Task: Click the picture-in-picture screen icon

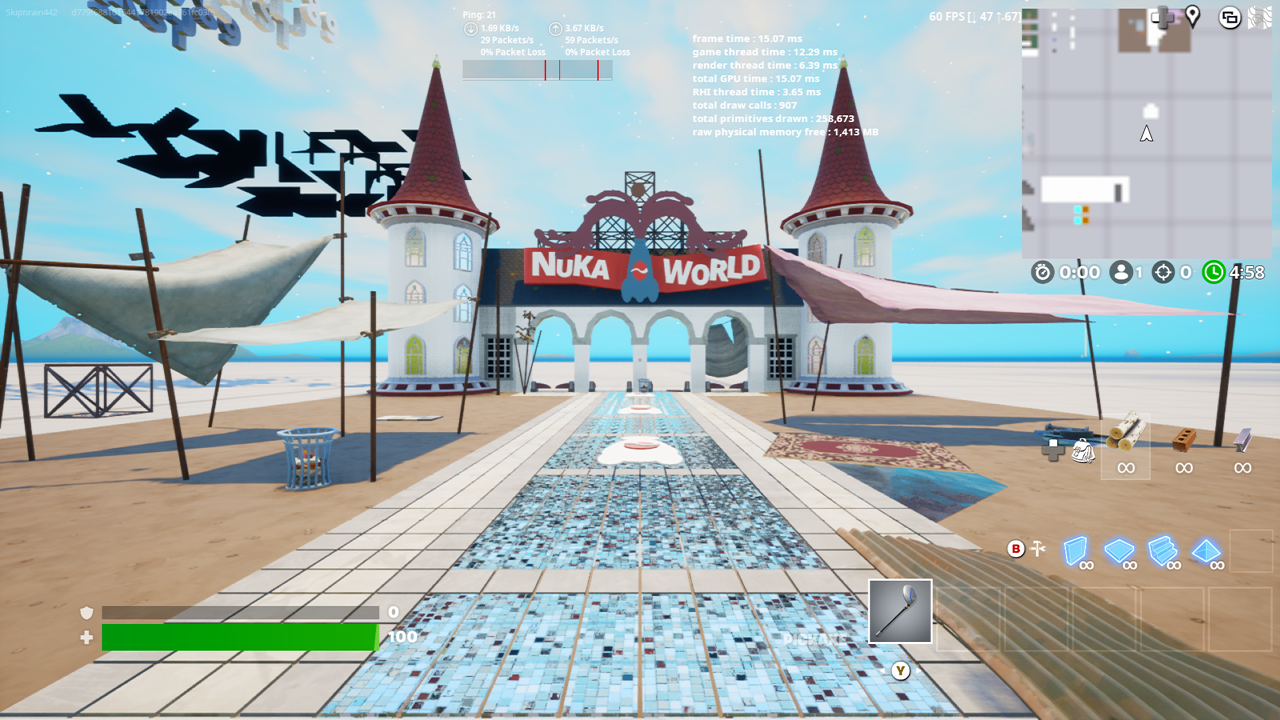Action: pos(1229,17)
